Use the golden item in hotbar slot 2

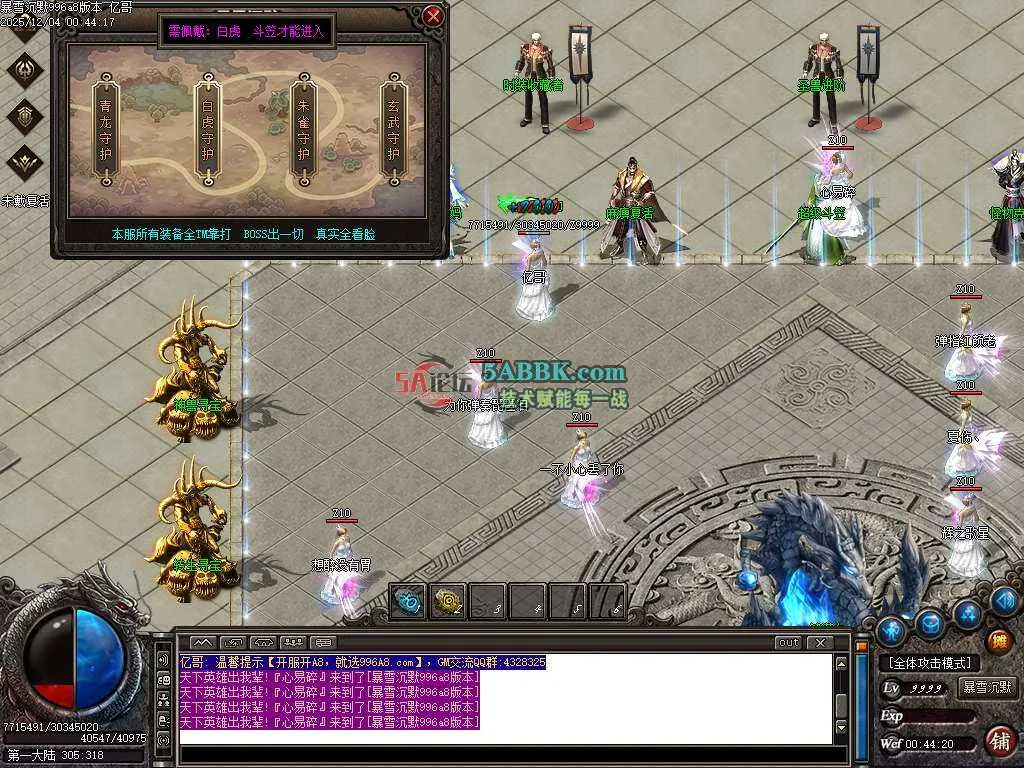pyautogui.click(x=447, y=601)
